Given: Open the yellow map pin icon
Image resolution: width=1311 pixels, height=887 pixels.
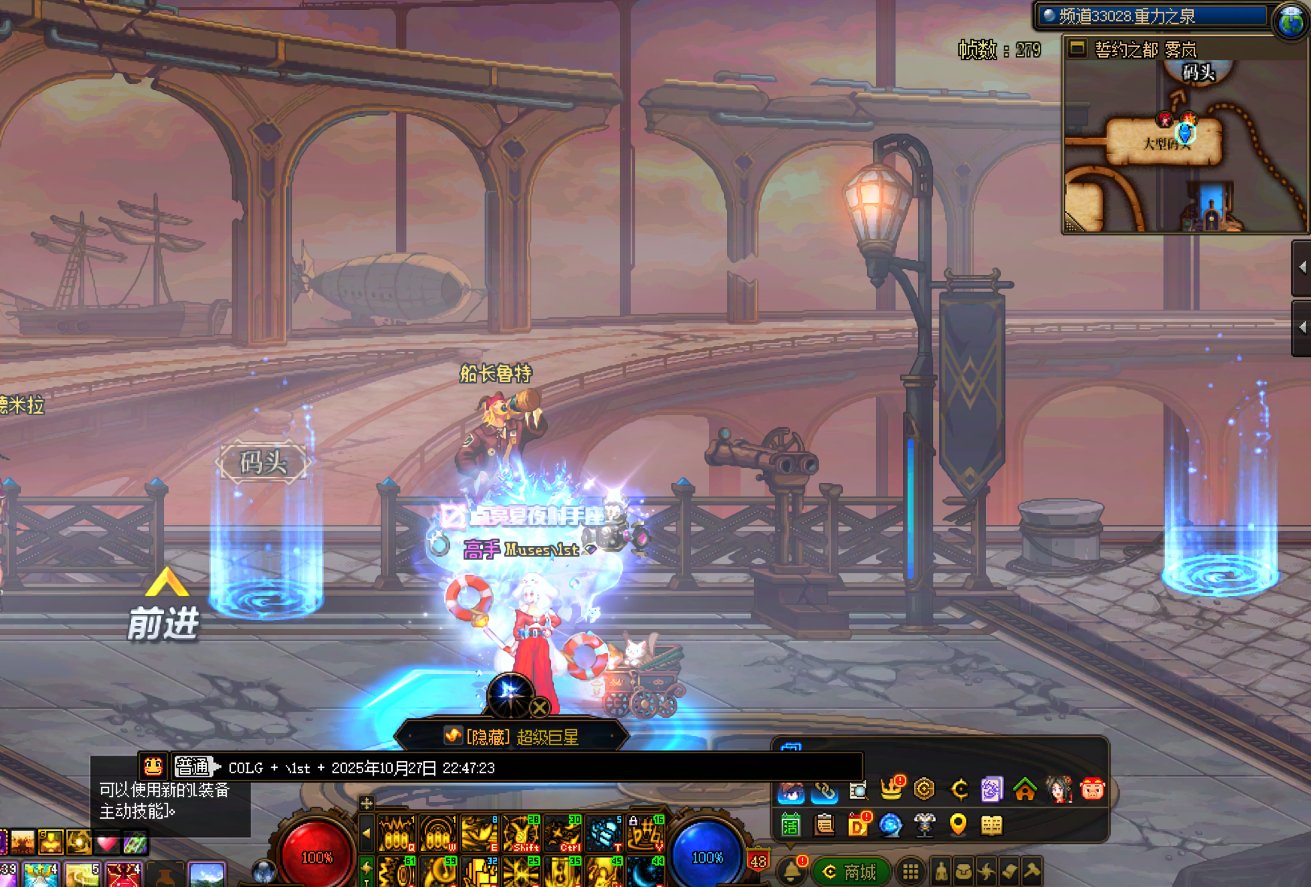Looking at the screenshot, I should (x=958, y=825).
